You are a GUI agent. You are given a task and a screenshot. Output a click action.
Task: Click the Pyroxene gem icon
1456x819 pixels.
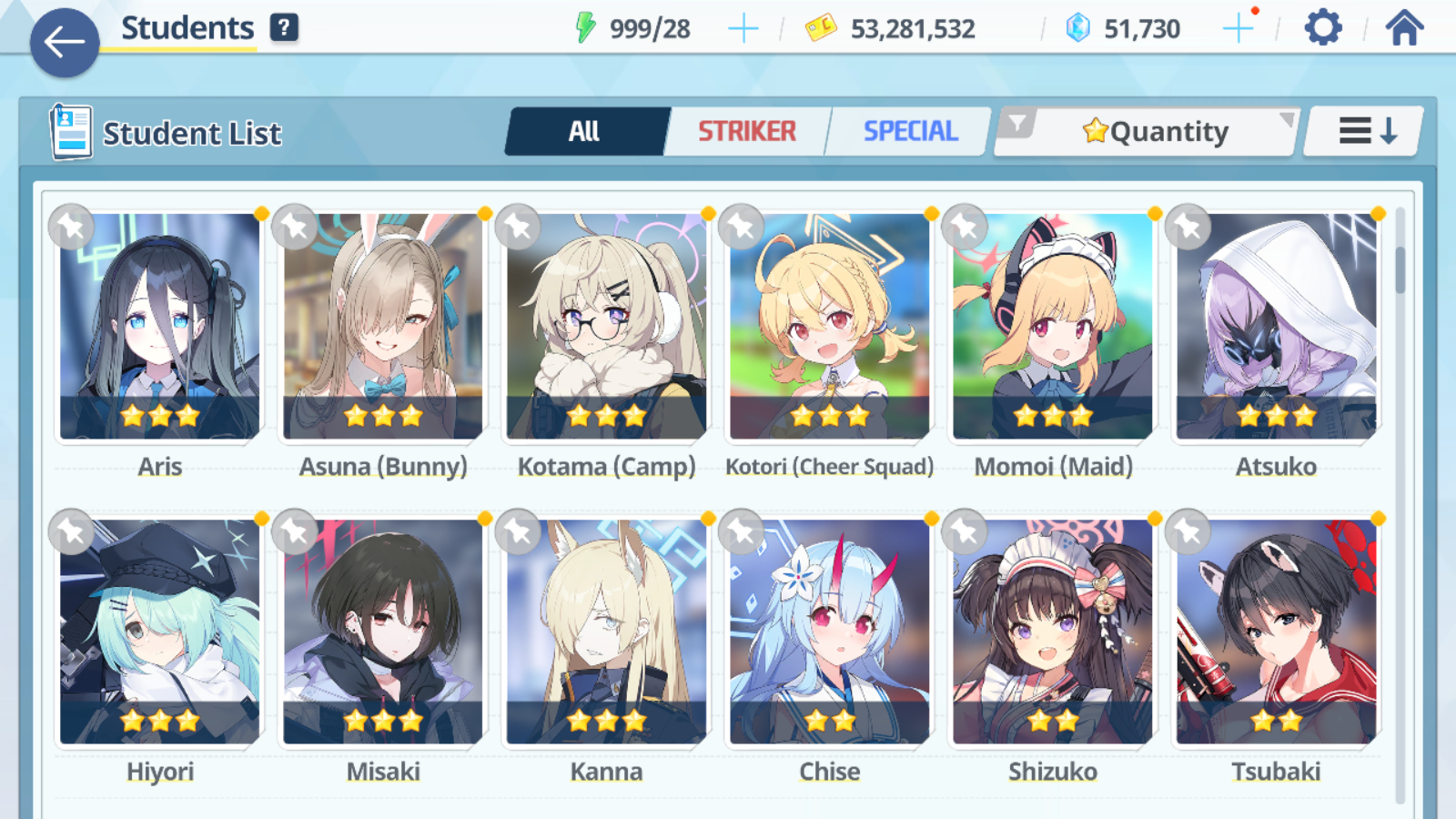click(1077, 27)
